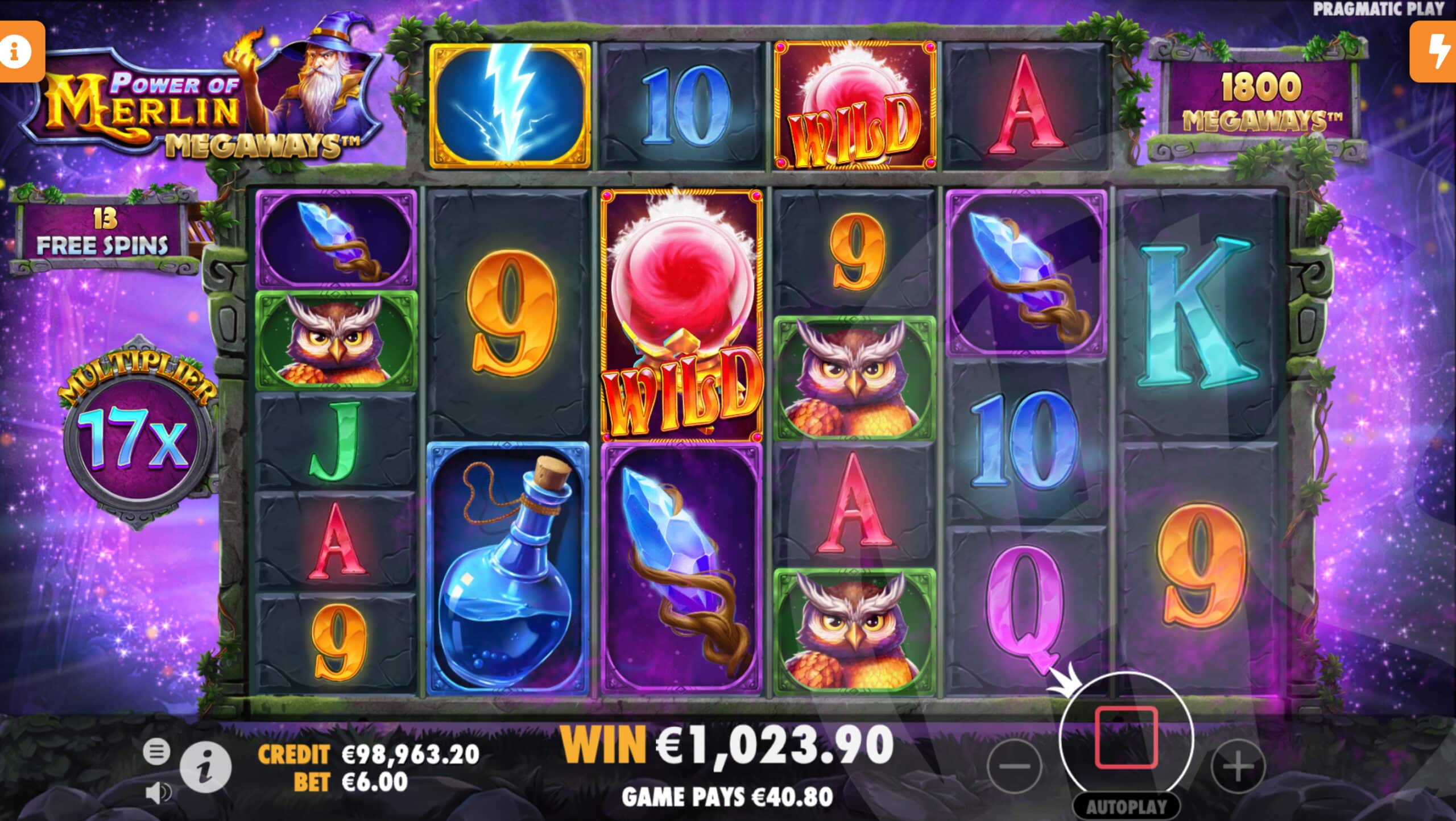Show the paytable via round info icon
This screenshot has width=1456, height=821.
(x=205, y=767)
